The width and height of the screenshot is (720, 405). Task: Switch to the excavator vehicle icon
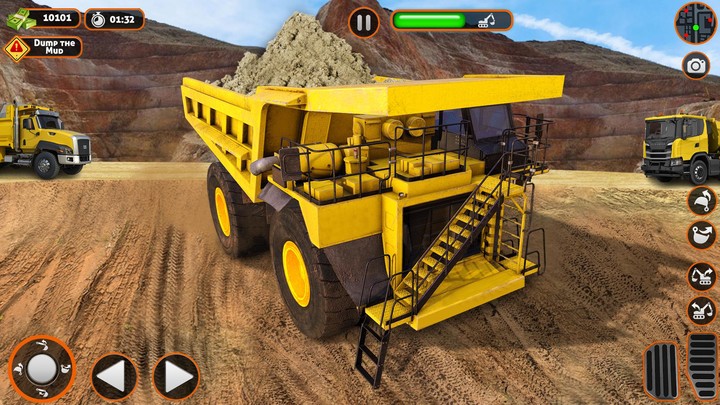702,275
